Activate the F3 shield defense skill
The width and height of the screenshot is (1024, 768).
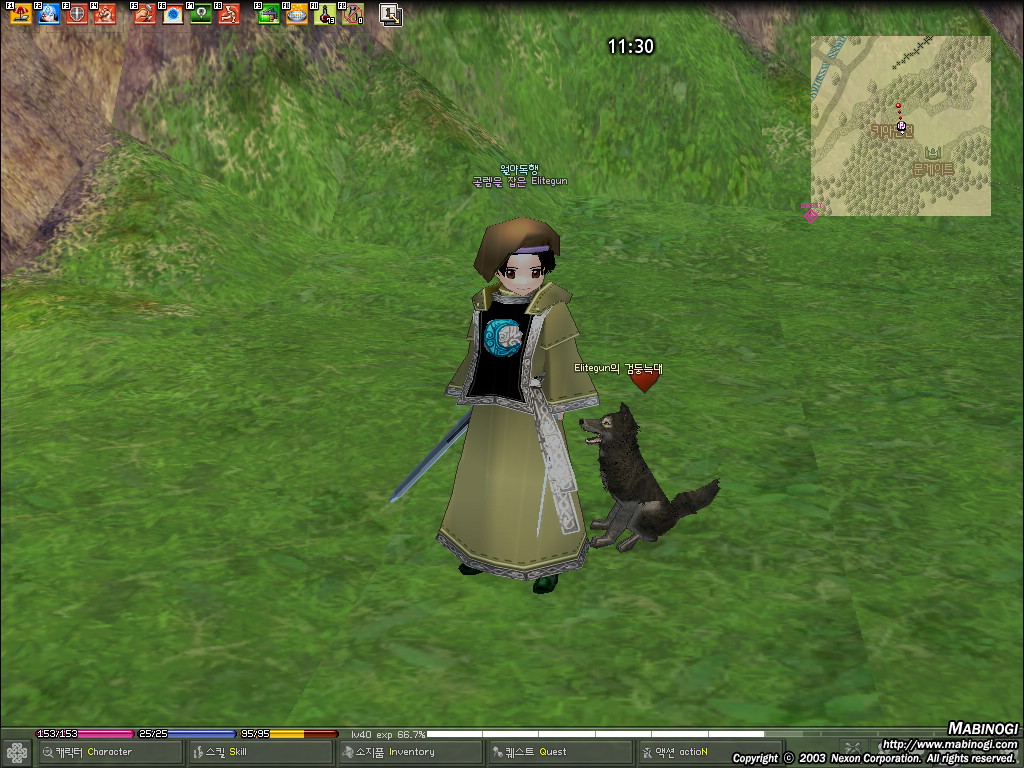click(77, 14)
